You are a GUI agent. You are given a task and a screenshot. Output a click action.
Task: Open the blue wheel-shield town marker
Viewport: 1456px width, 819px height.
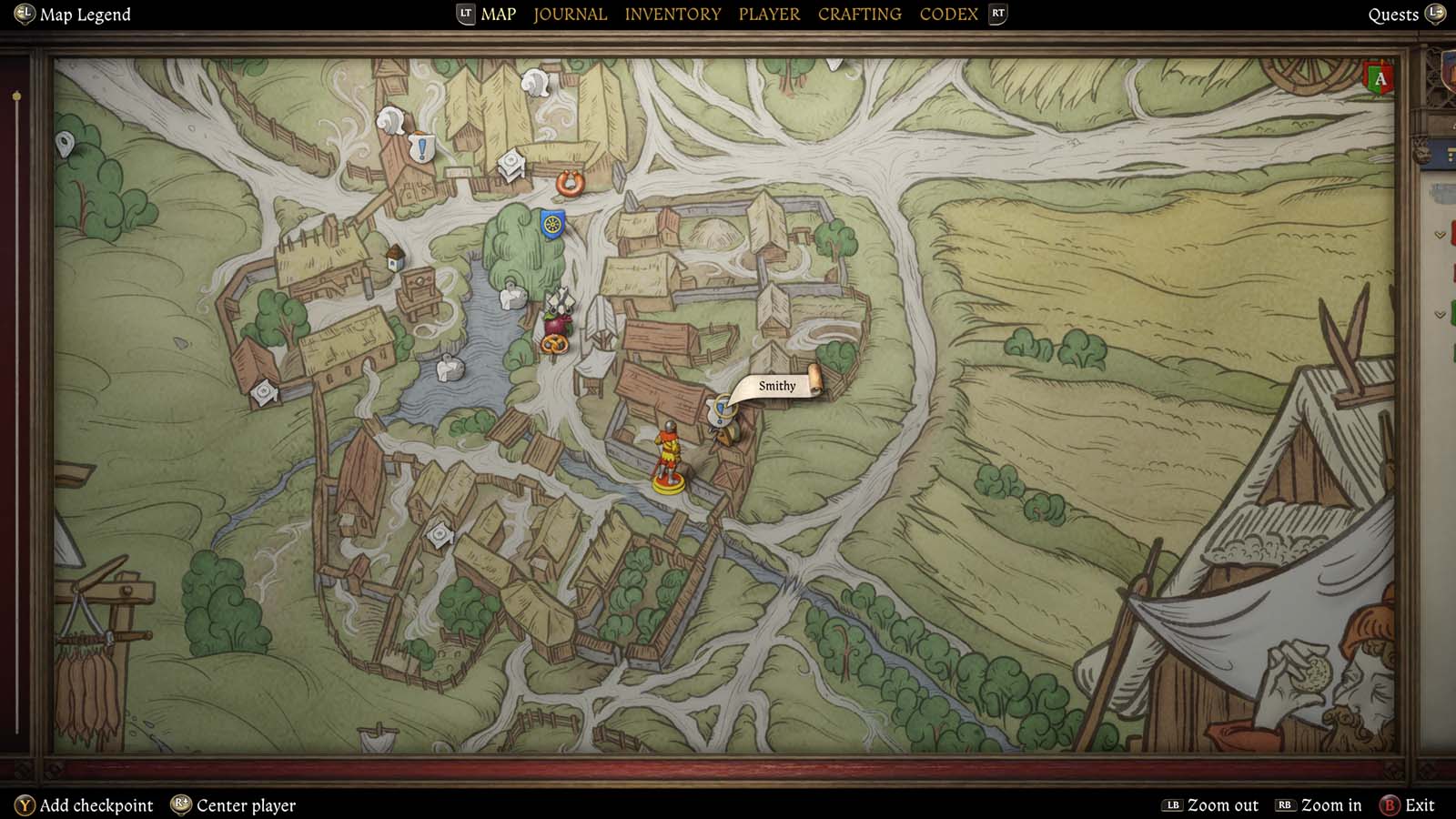pyautogui.click(x=551, y=222)
